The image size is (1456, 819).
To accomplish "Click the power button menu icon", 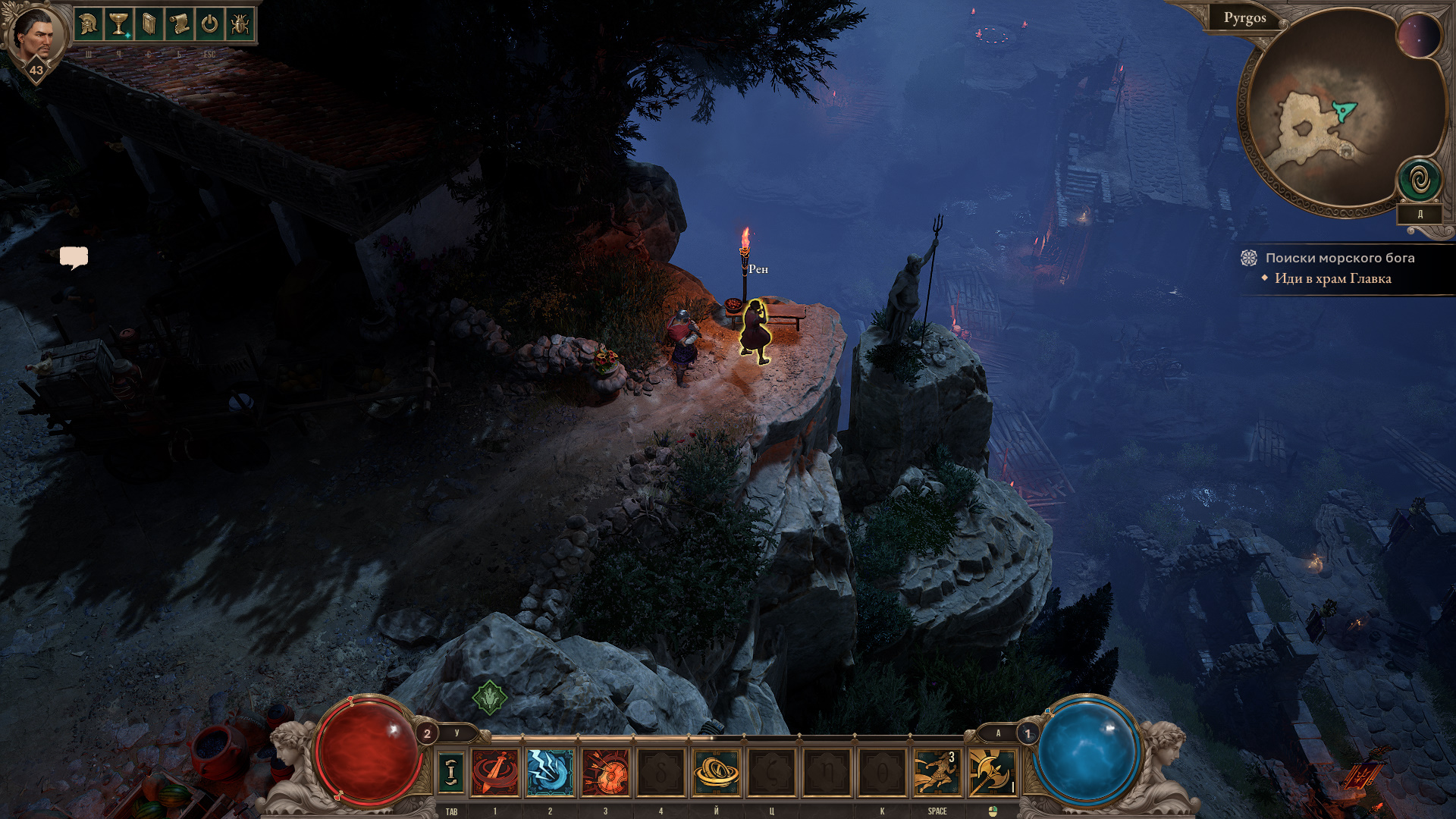I will (209, 25).
